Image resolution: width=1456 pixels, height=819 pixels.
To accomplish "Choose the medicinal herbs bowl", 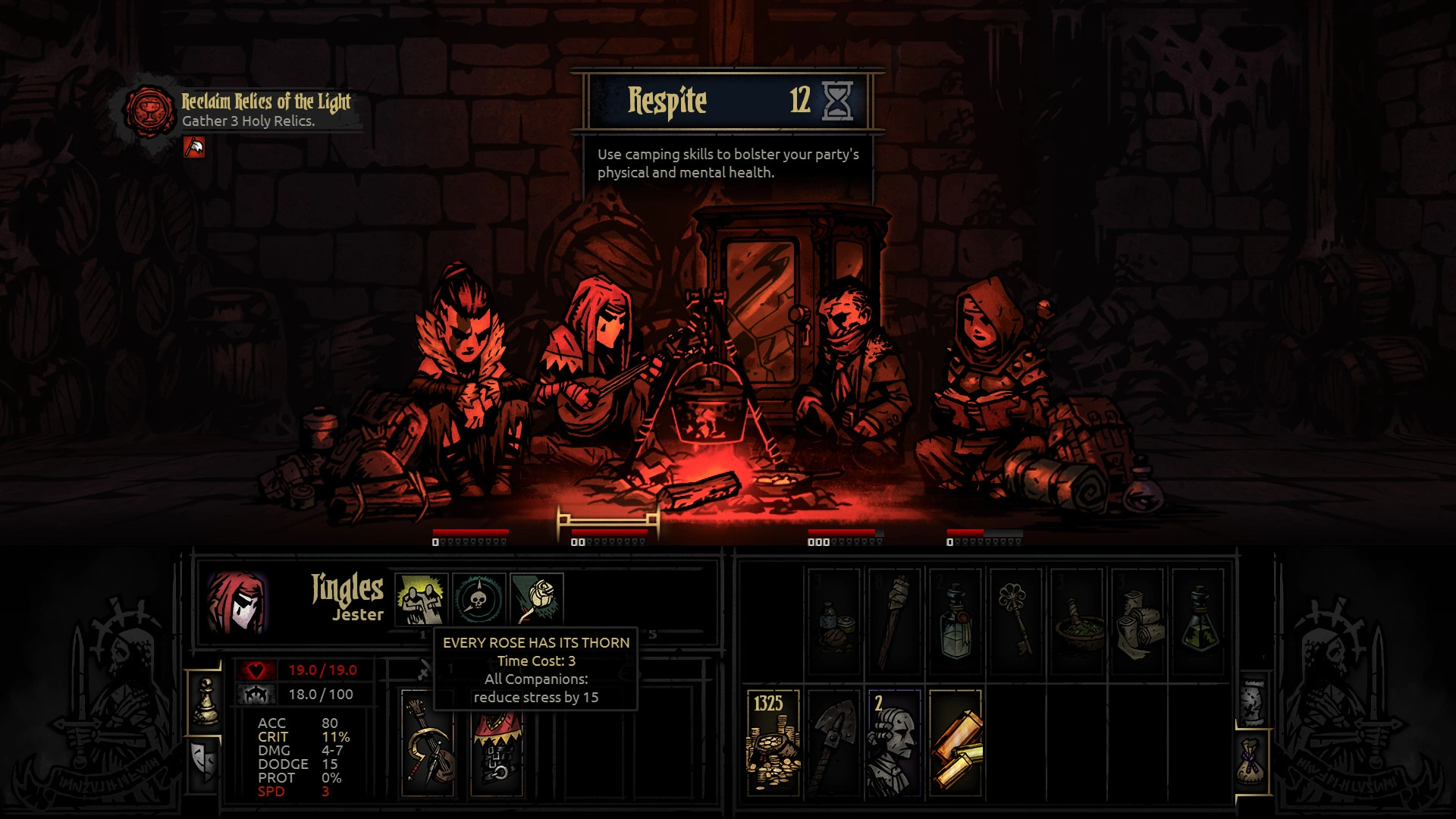I will [x=1077, y=622].
